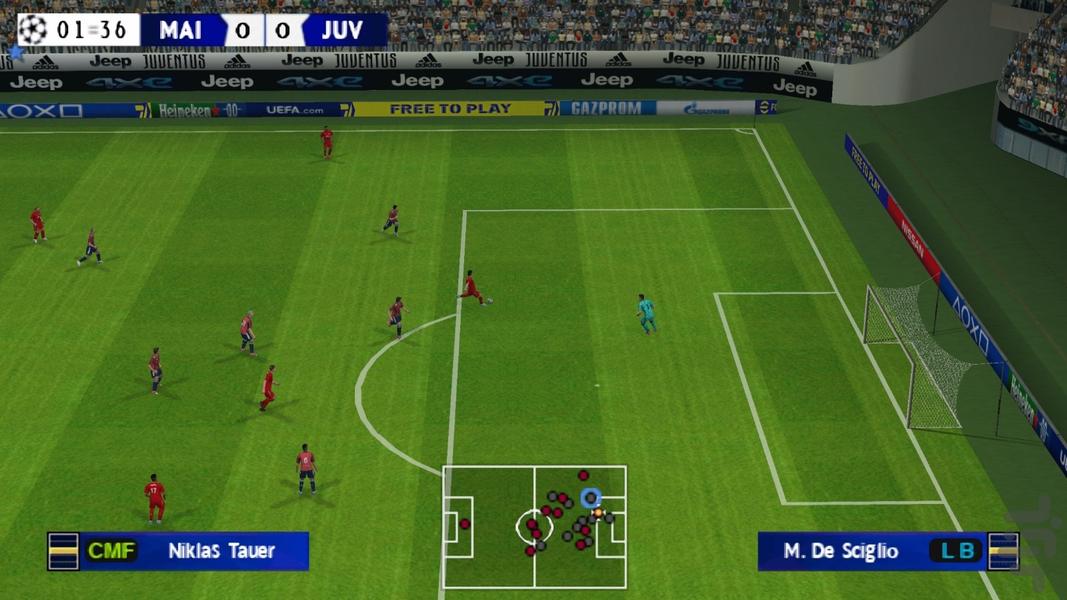This screenshot has width=1067, height=600.
Task: Select the Niklas Tauer player name panel
Action: point(180,551)
